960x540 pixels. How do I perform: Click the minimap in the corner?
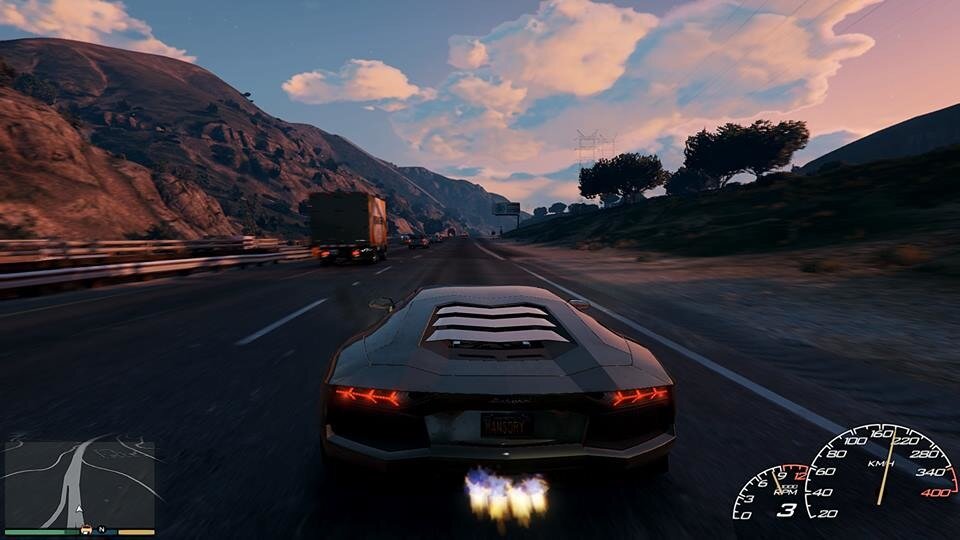click(x=80, y=482)
